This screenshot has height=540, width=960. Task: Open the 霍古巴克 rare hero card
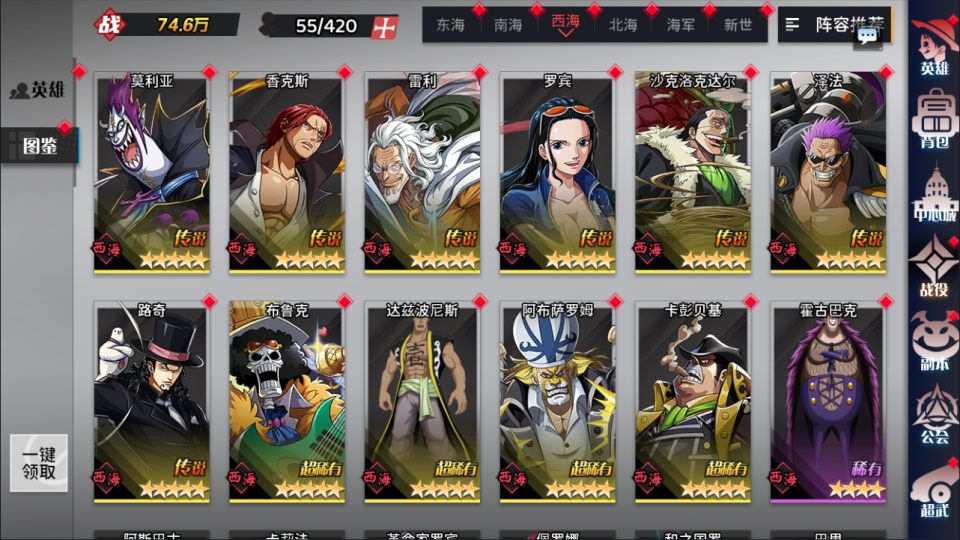pos(828,402)
